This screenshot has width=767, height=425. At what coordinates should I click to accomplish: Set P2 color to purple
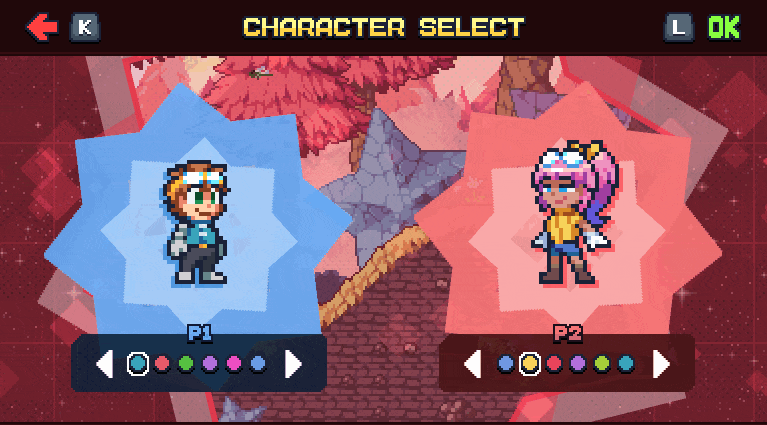point(578,364)
